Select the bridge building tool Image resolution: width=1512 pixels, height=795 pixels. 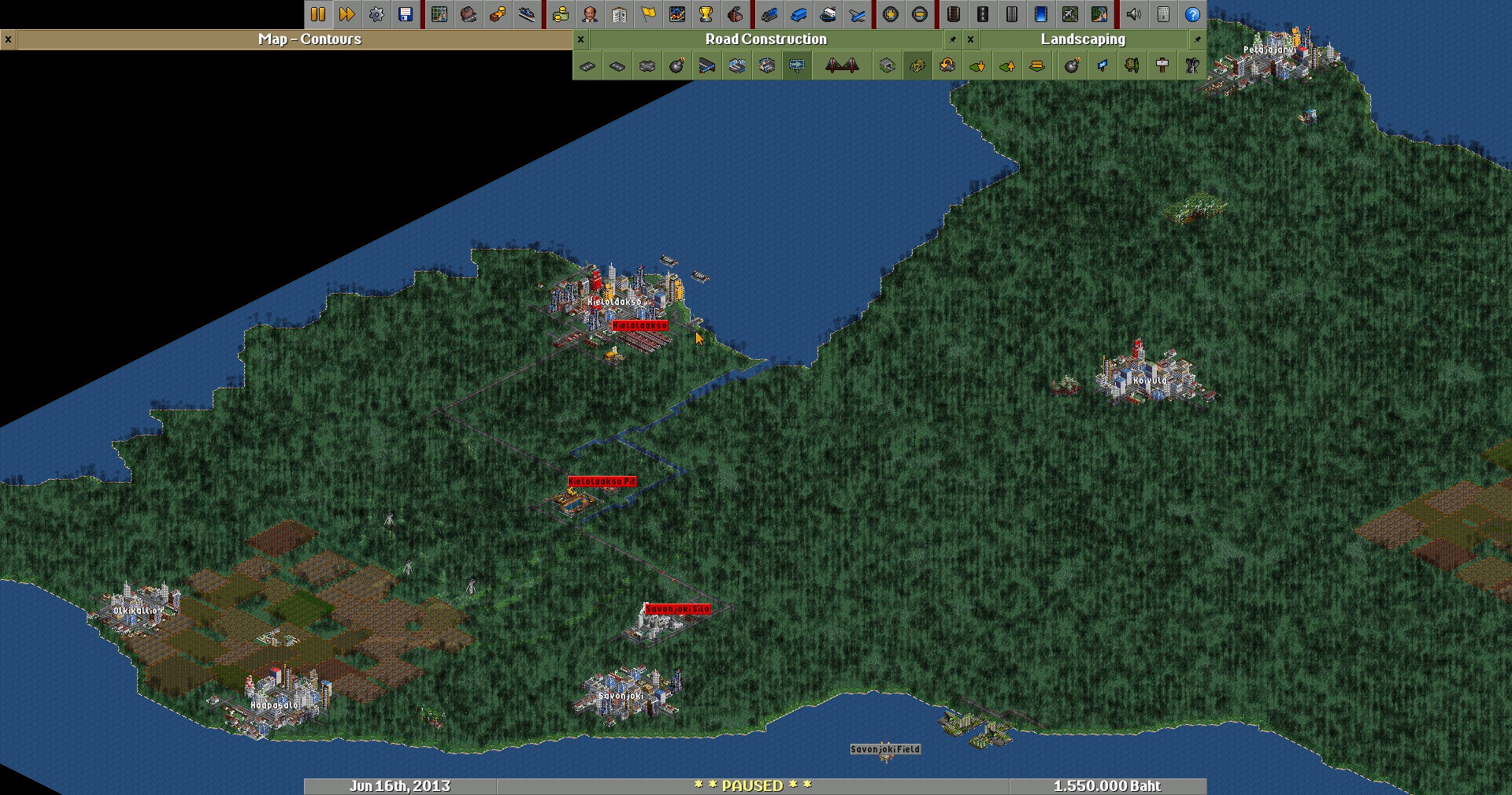(841, 66)
